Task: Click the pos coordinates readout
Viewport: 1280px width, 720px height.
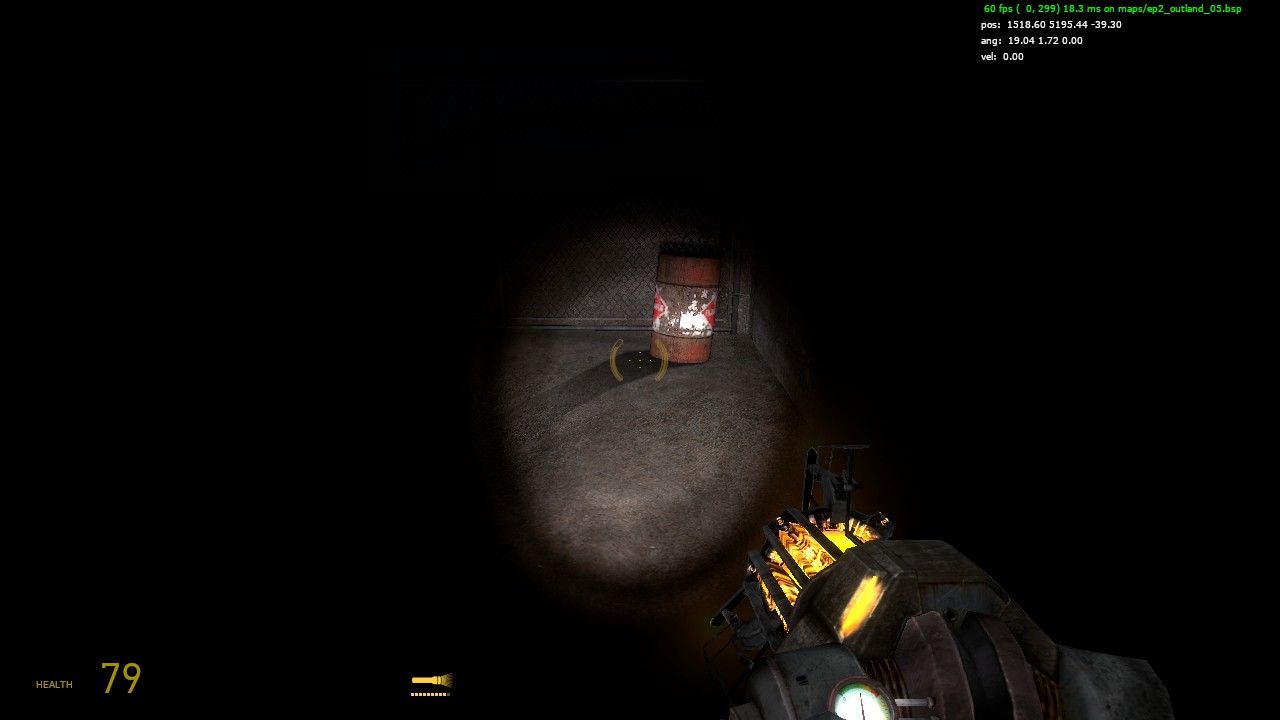Action: click(x=1051, y=24)
